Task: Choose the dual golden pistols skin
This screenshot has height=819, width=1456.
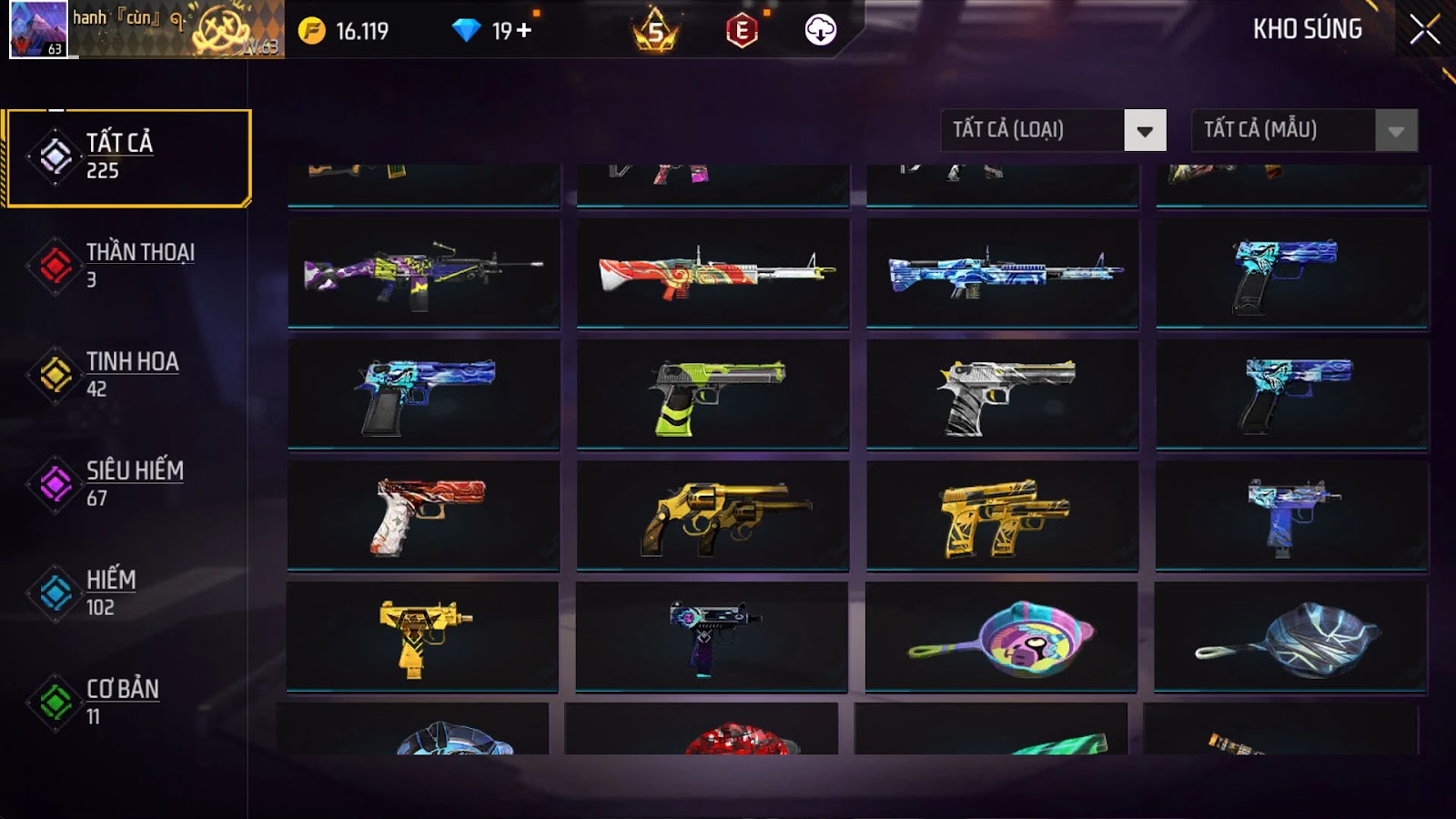Action: [x=1002, y=516]
